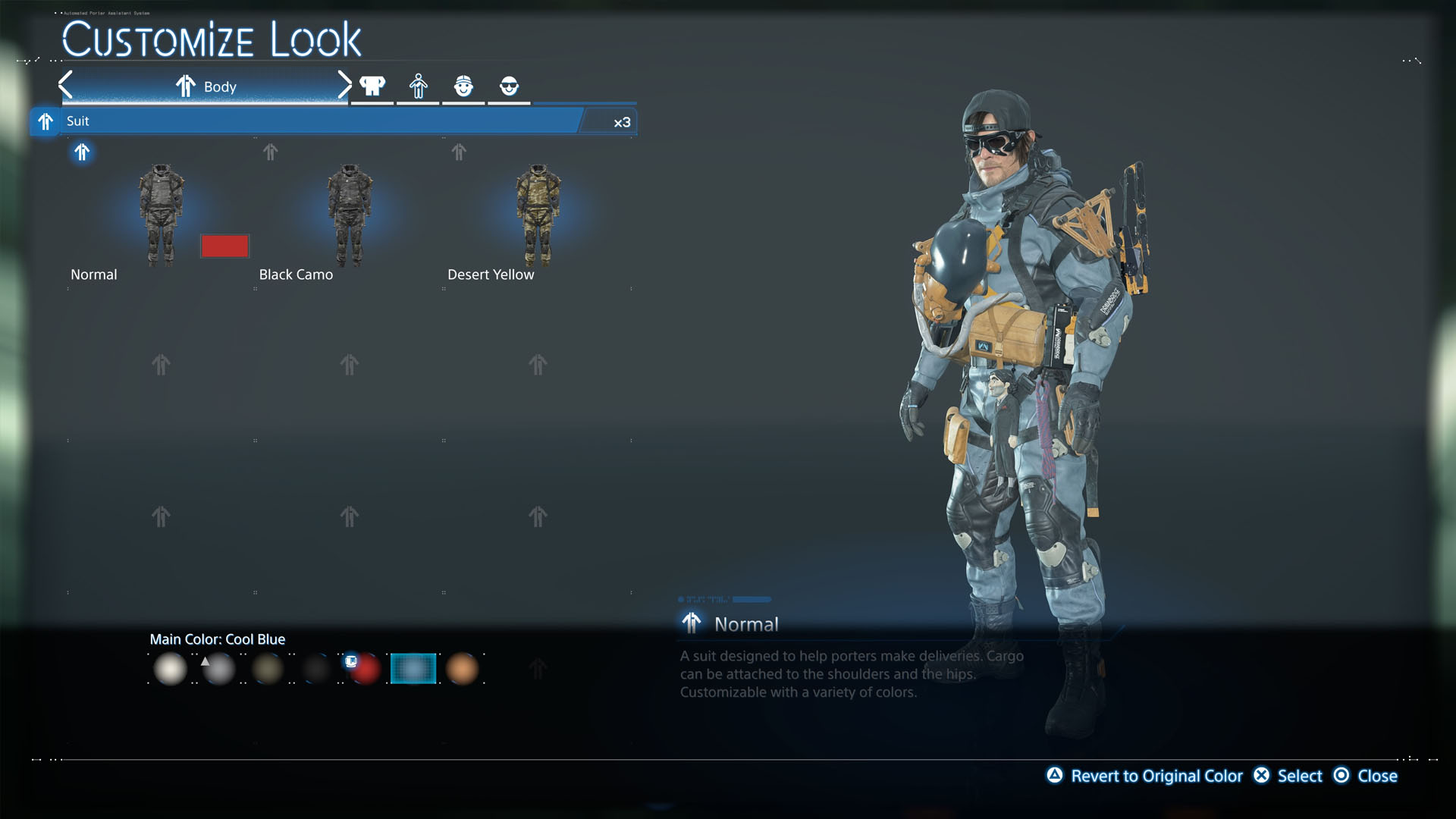
Task: Select the highlighted Cool Blue swatch
Action: click(413, 669)
